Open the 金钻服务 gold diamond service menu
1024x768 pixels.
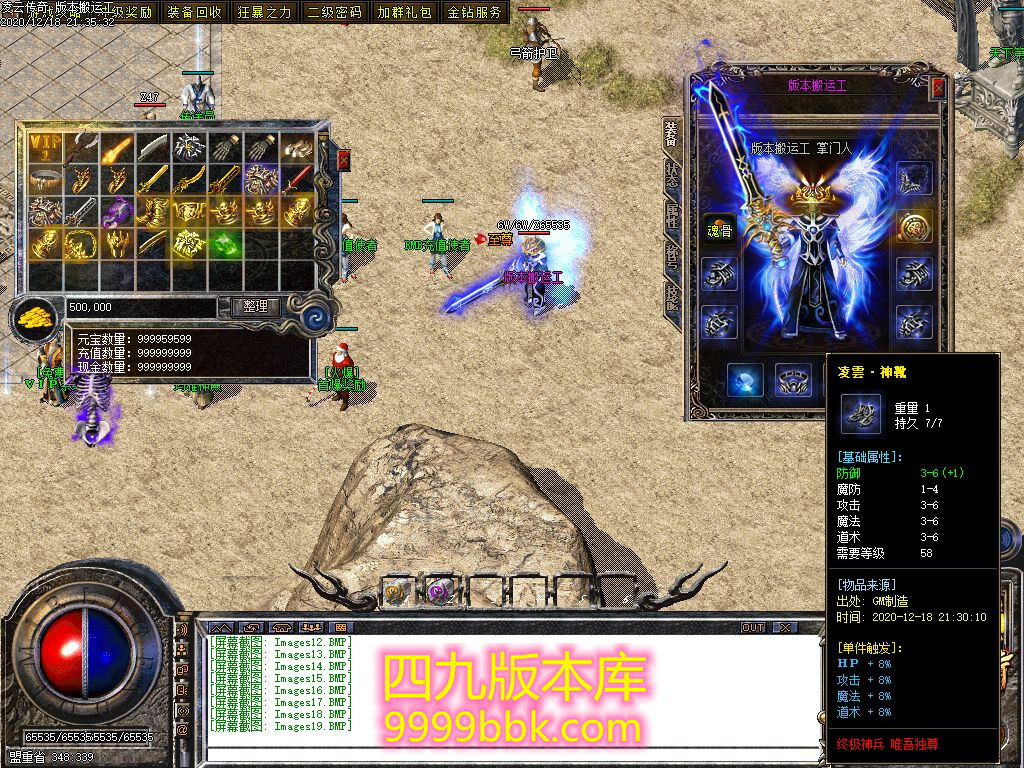(x=474, y=13)
